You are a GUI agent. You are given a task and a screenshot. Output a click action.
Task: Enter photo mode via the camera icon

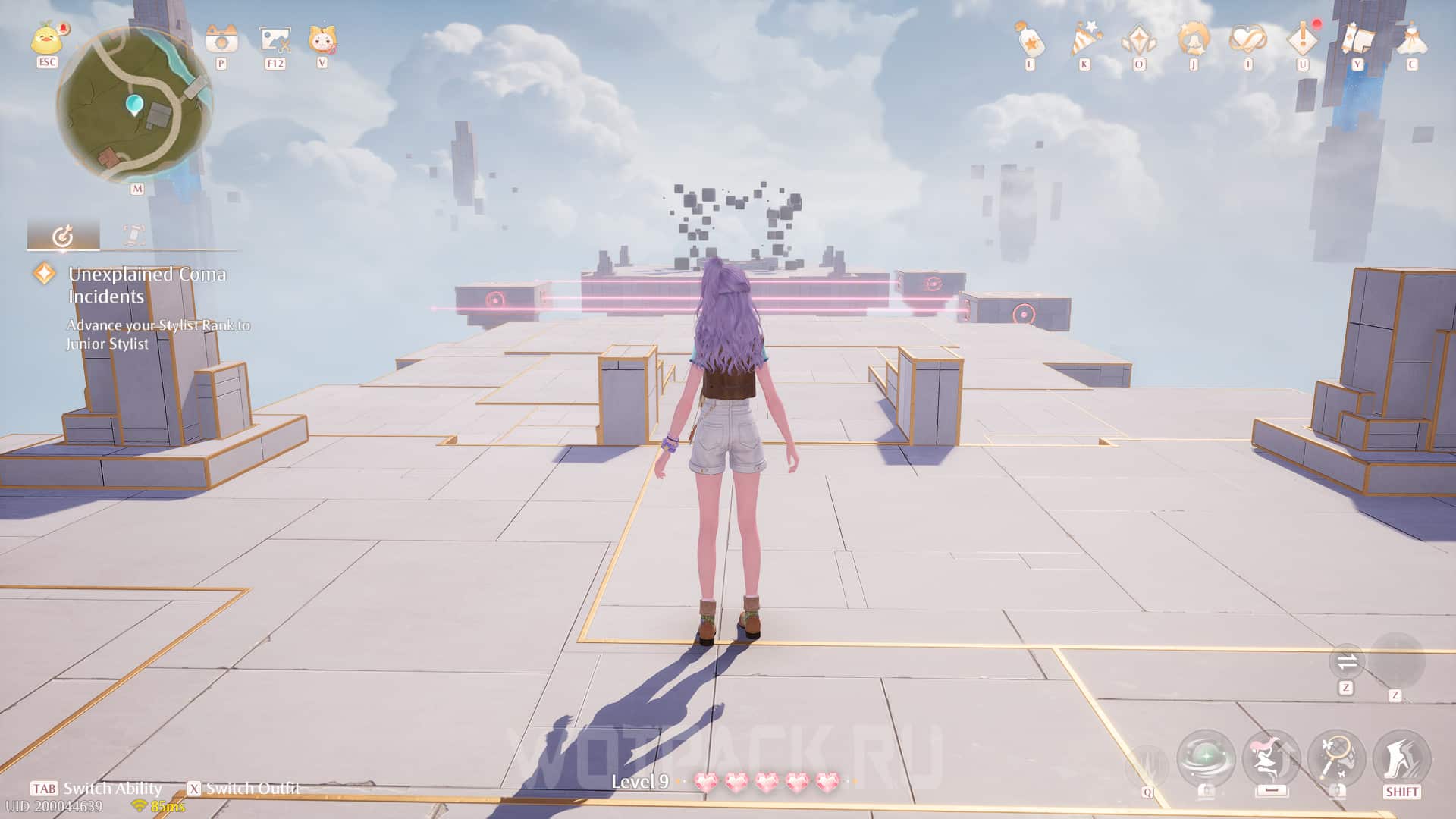(x=276, y=38)
